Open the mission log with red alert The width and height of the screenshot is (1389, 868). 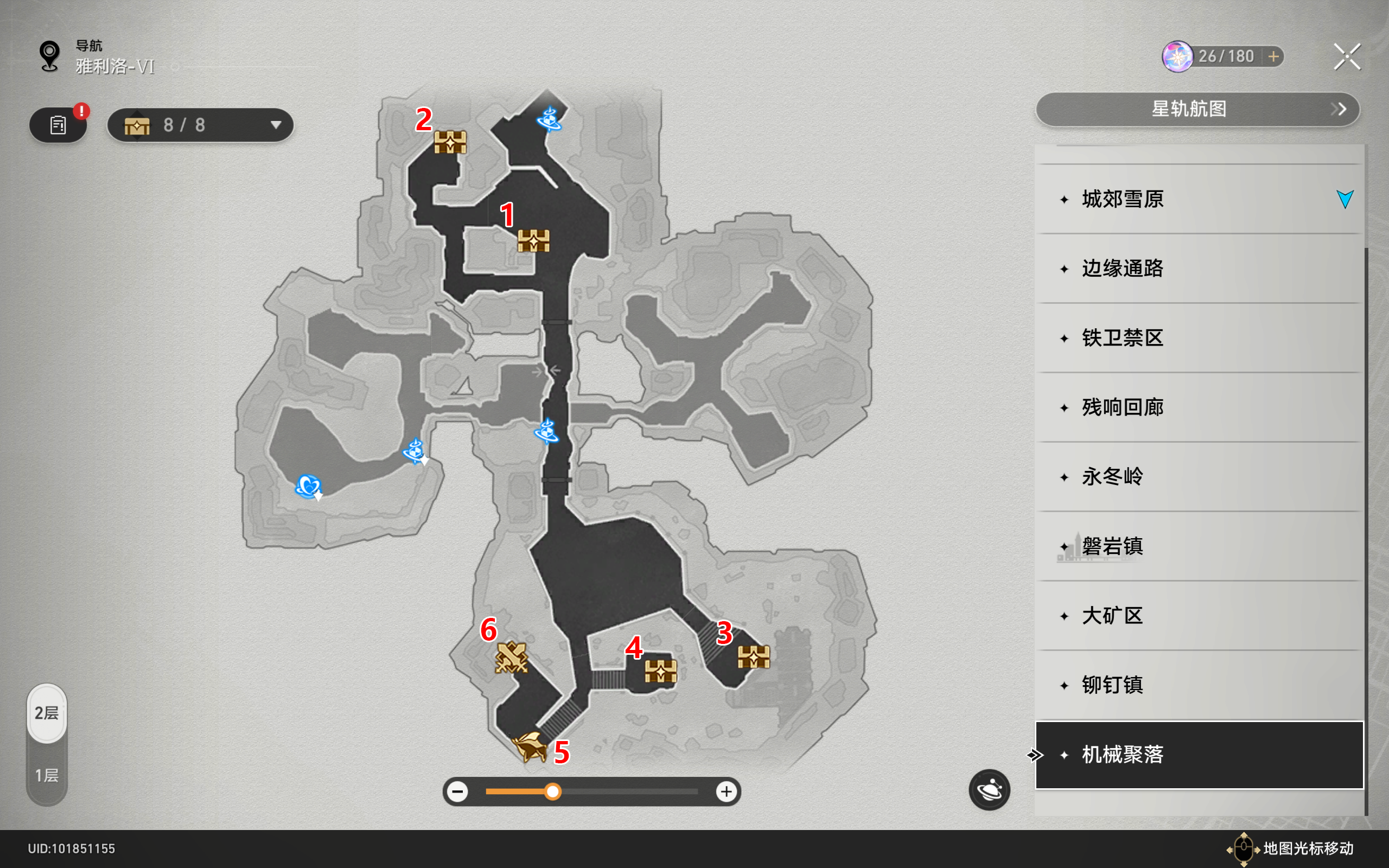58,125
